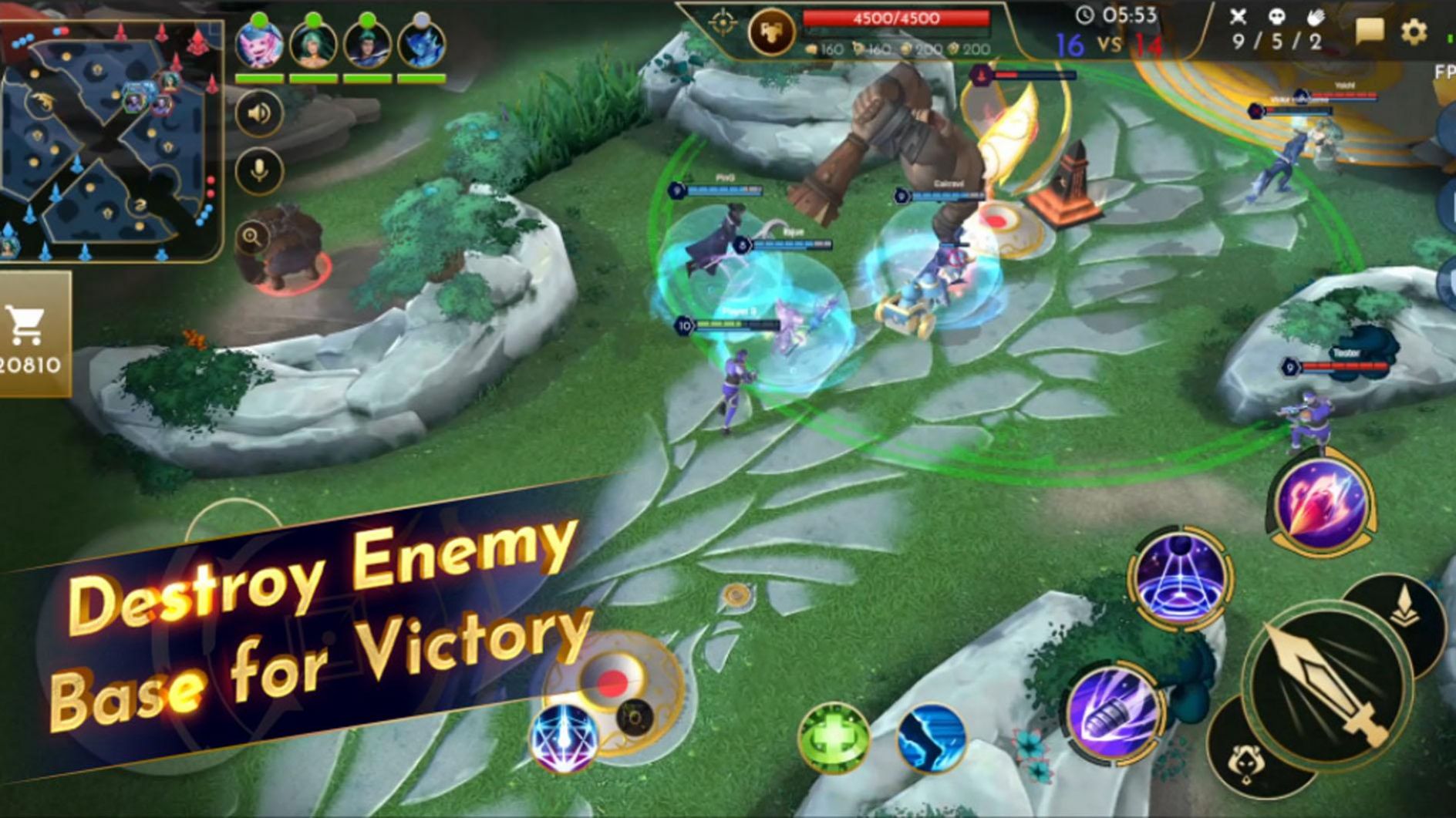1456x818 pixels.
Task: Open the gear settings menu
Action: (x=1414, y=32)
